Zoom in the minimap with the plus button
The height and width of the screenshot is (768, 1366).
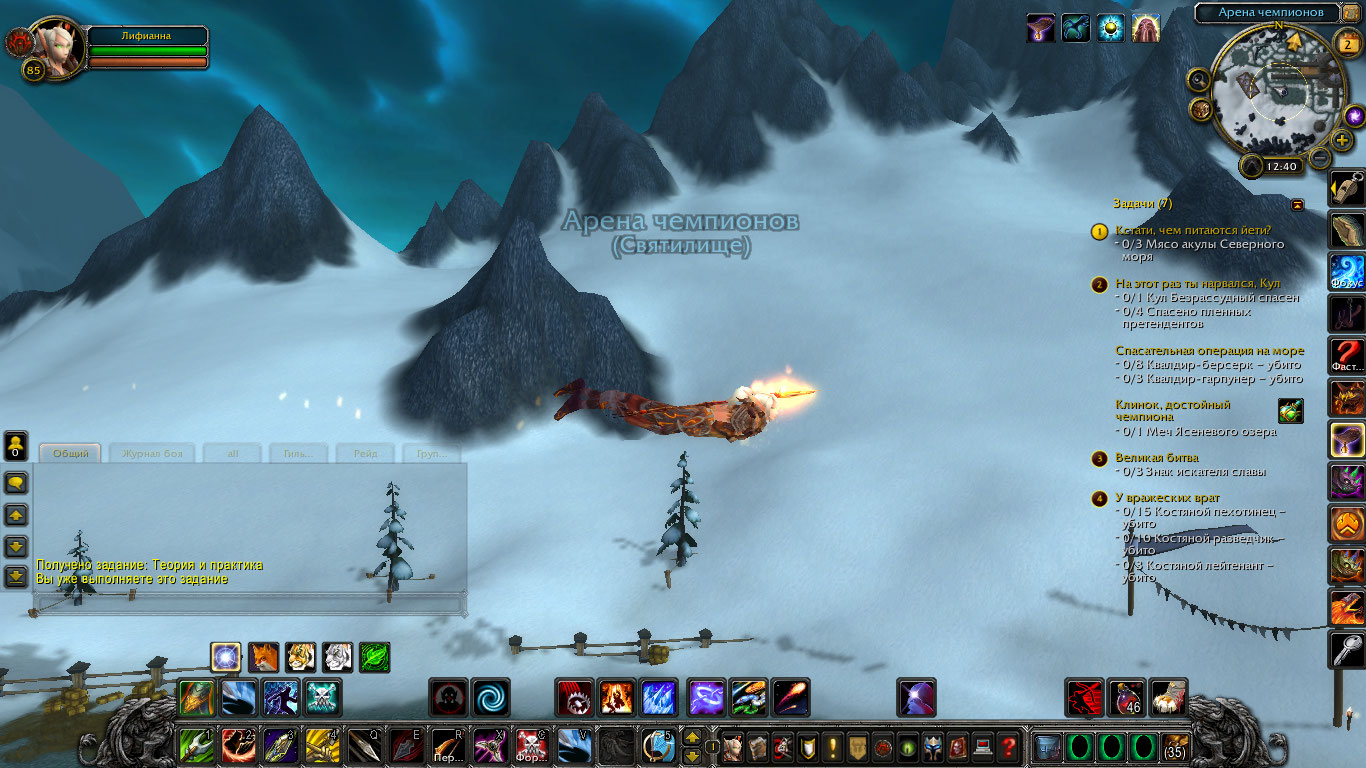click(x=1342, y=140)
